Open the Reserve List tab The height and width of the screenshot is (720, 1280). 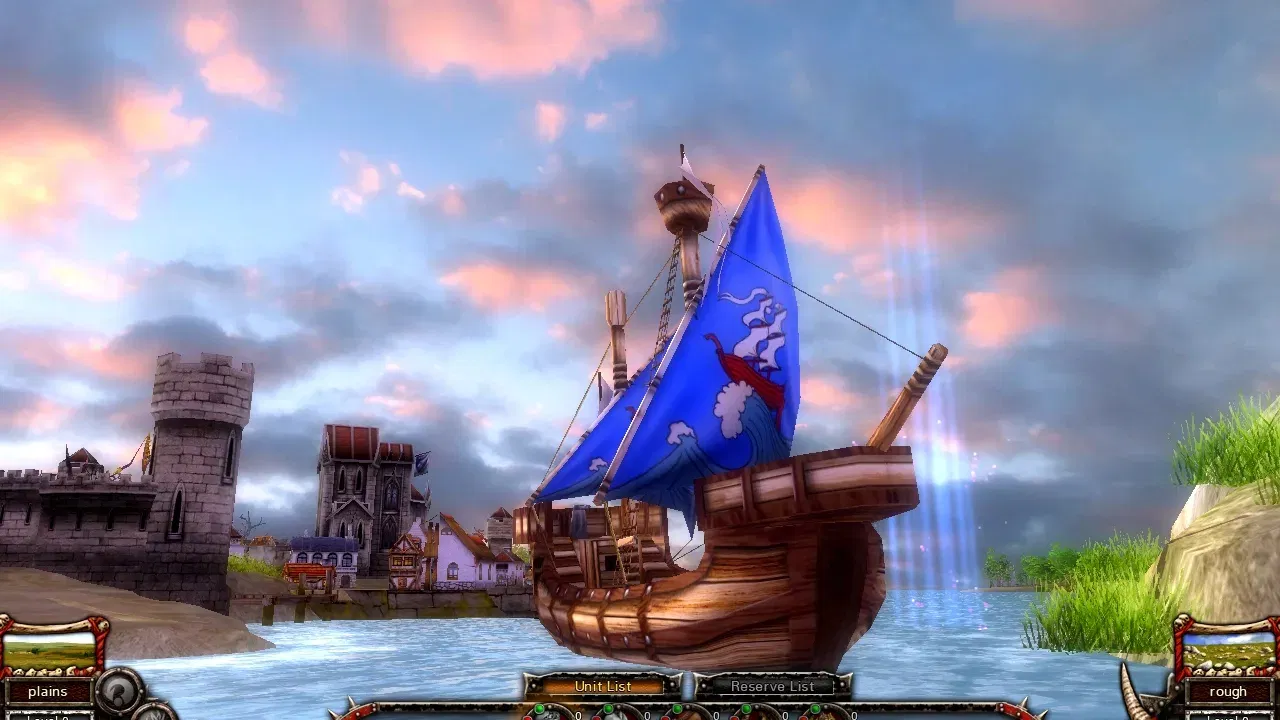[x=771, y=686]
